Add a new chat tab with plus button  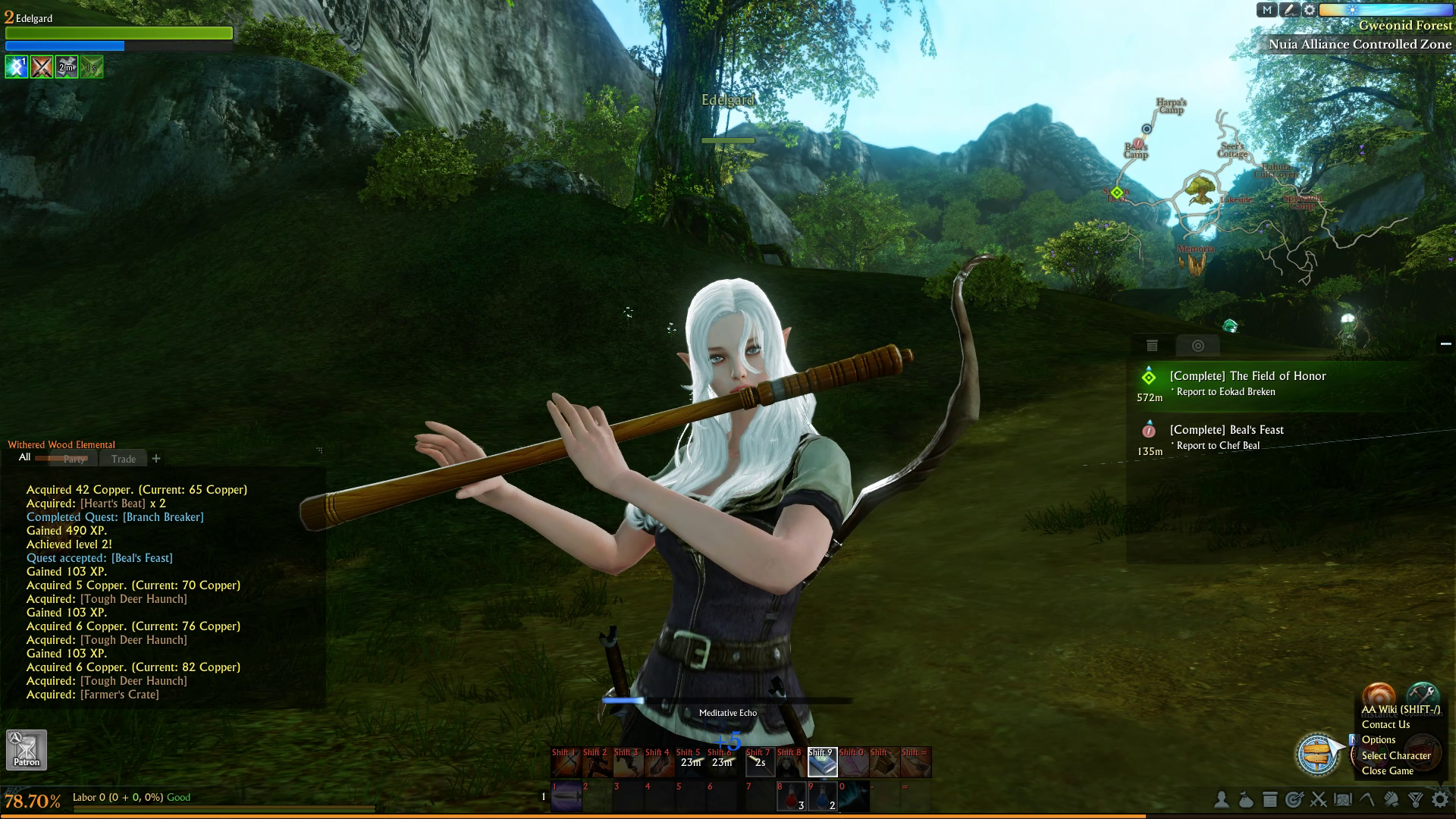point(156,458)
